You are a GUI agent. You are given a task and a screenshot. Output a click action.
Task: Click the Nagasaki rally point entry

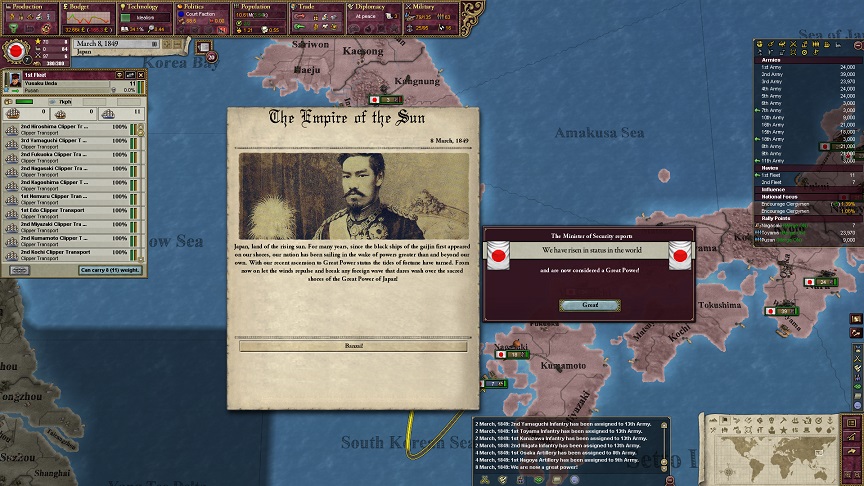click(x=775, y=226)
